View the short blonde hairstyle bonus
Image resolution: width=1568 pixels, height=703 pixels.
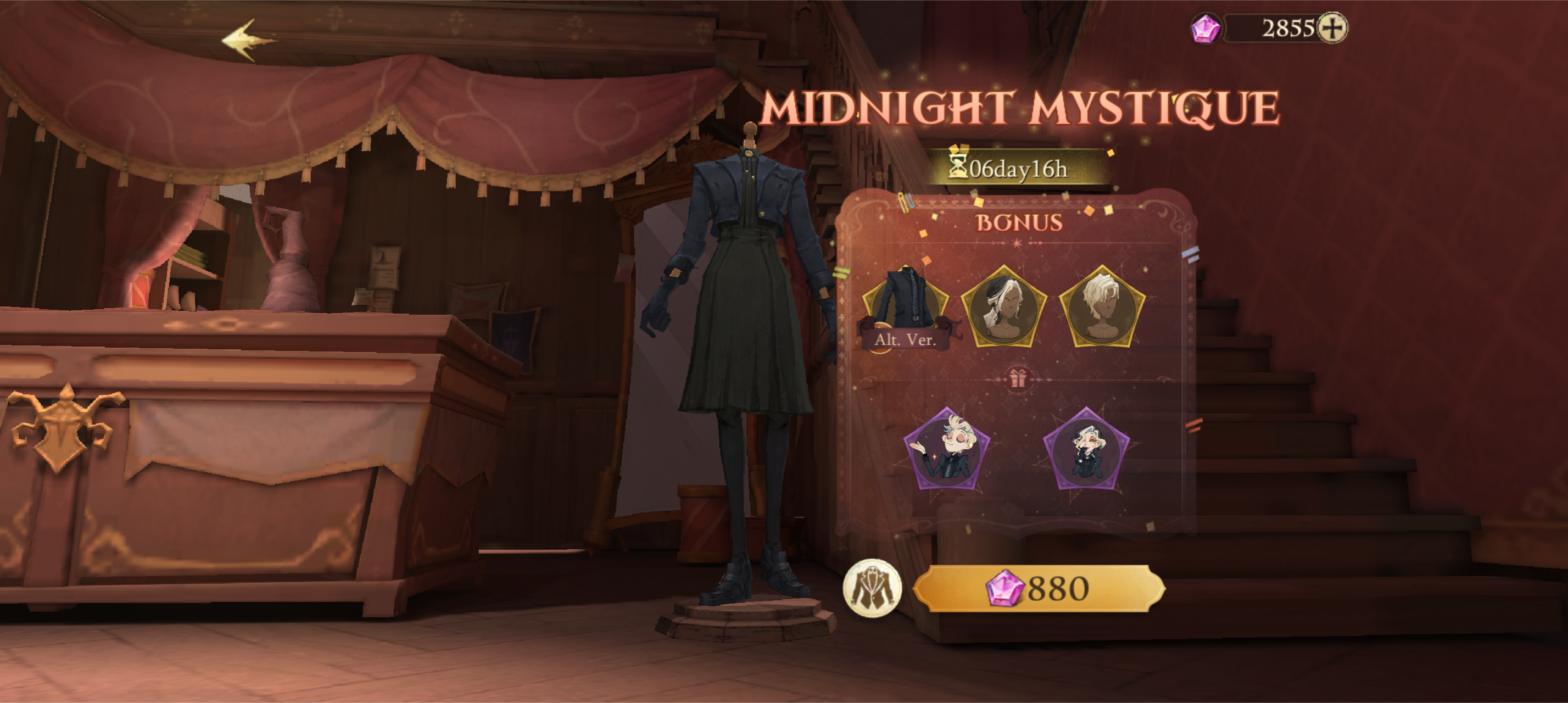1102,307
